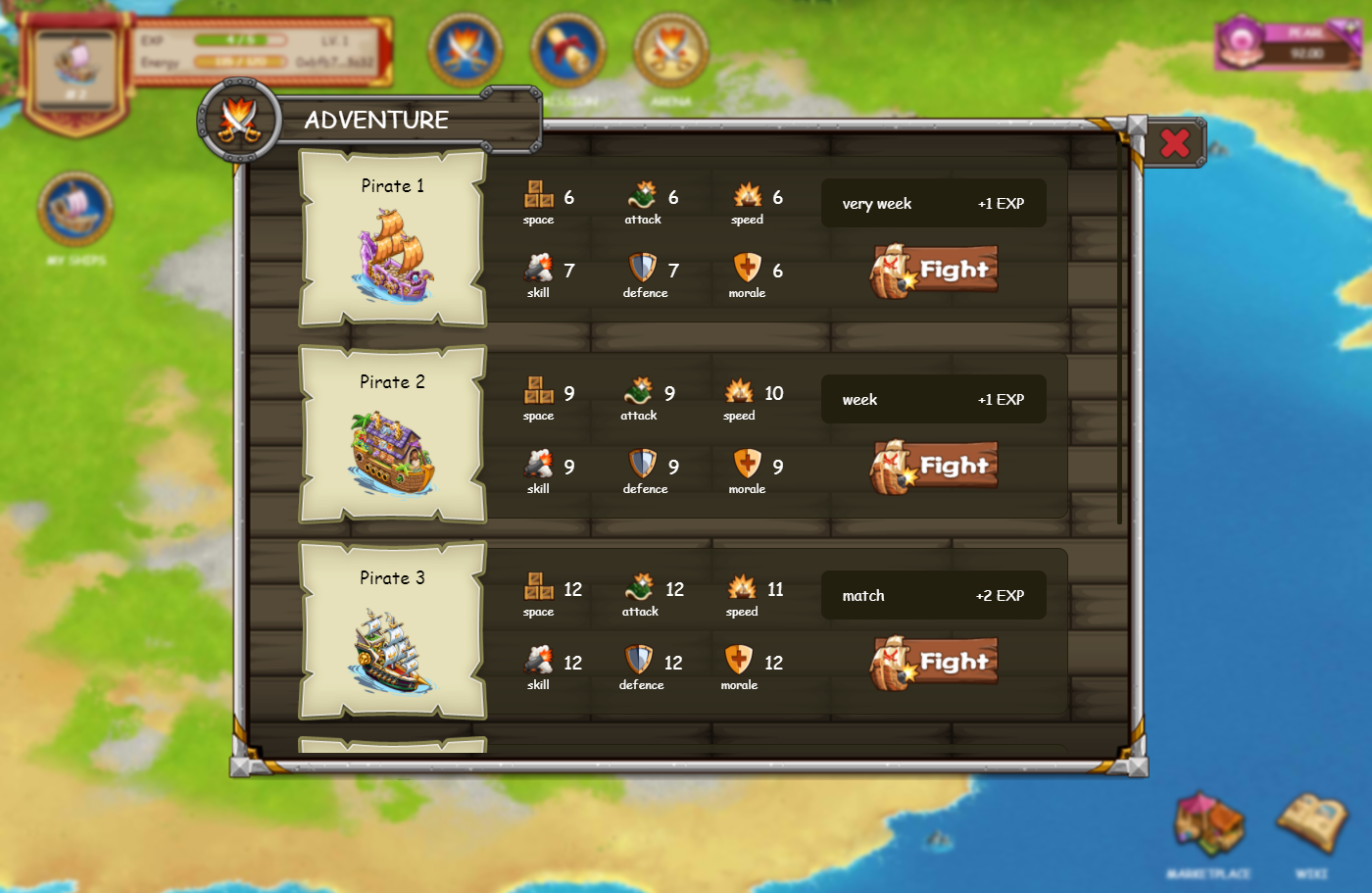Image resolution: width=1372 pixels, height=893 pixels.
Task: Choose the Pirate 2 ship card
Action: pos(393,435)
